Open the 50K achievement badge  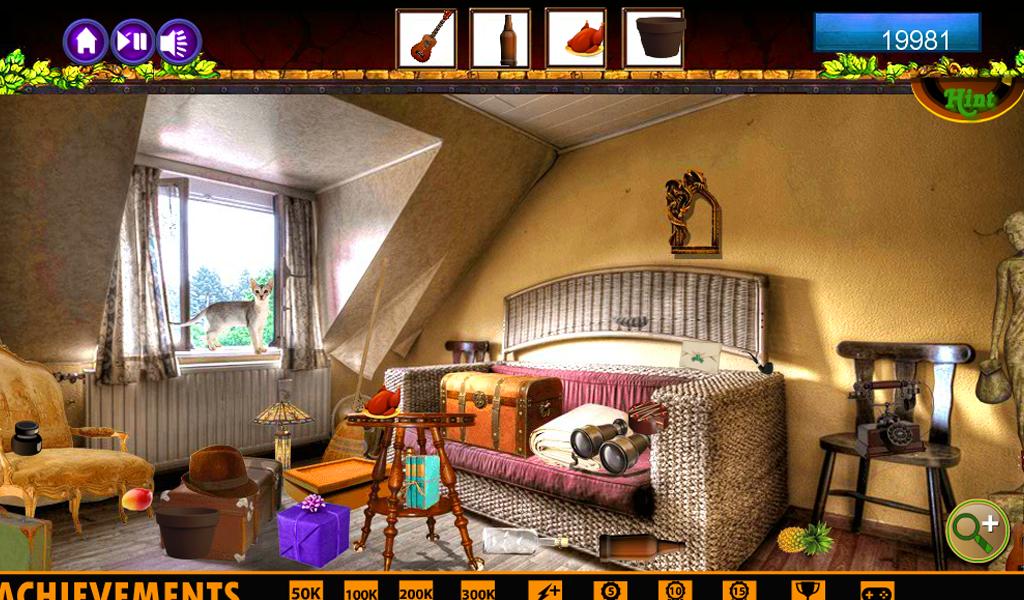point(306,590)
